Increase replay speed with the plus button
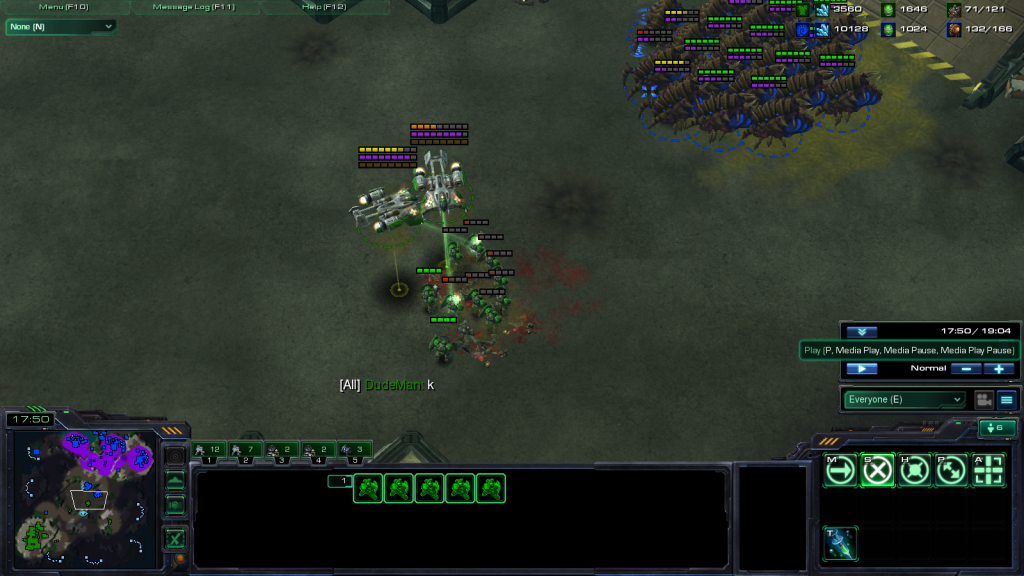1024x576 pixels. [x=998, y=369]
